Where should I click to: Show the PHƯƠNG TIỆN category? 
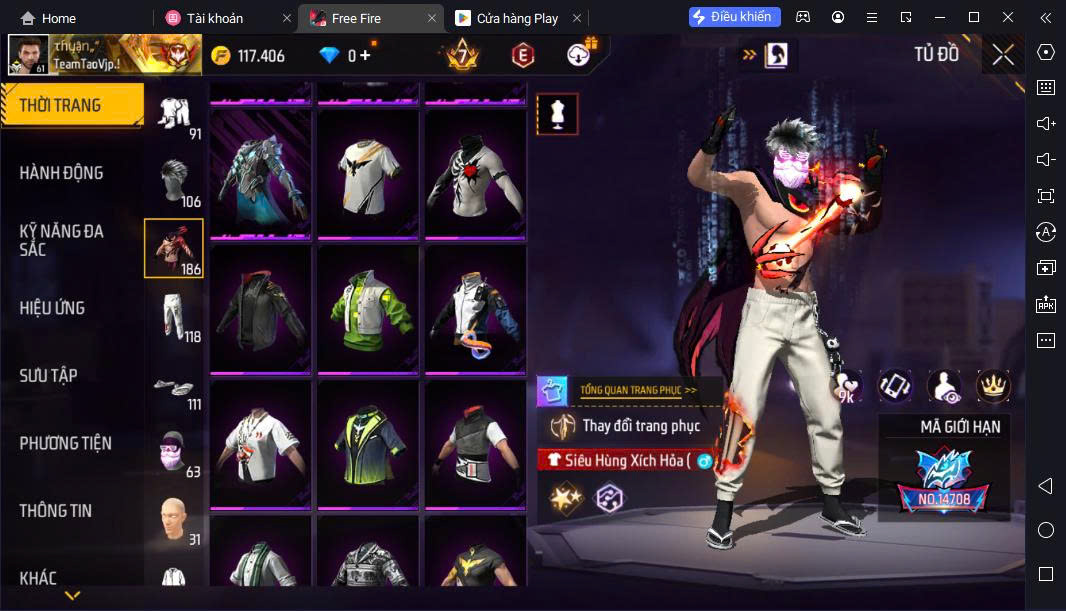[66, 443]
